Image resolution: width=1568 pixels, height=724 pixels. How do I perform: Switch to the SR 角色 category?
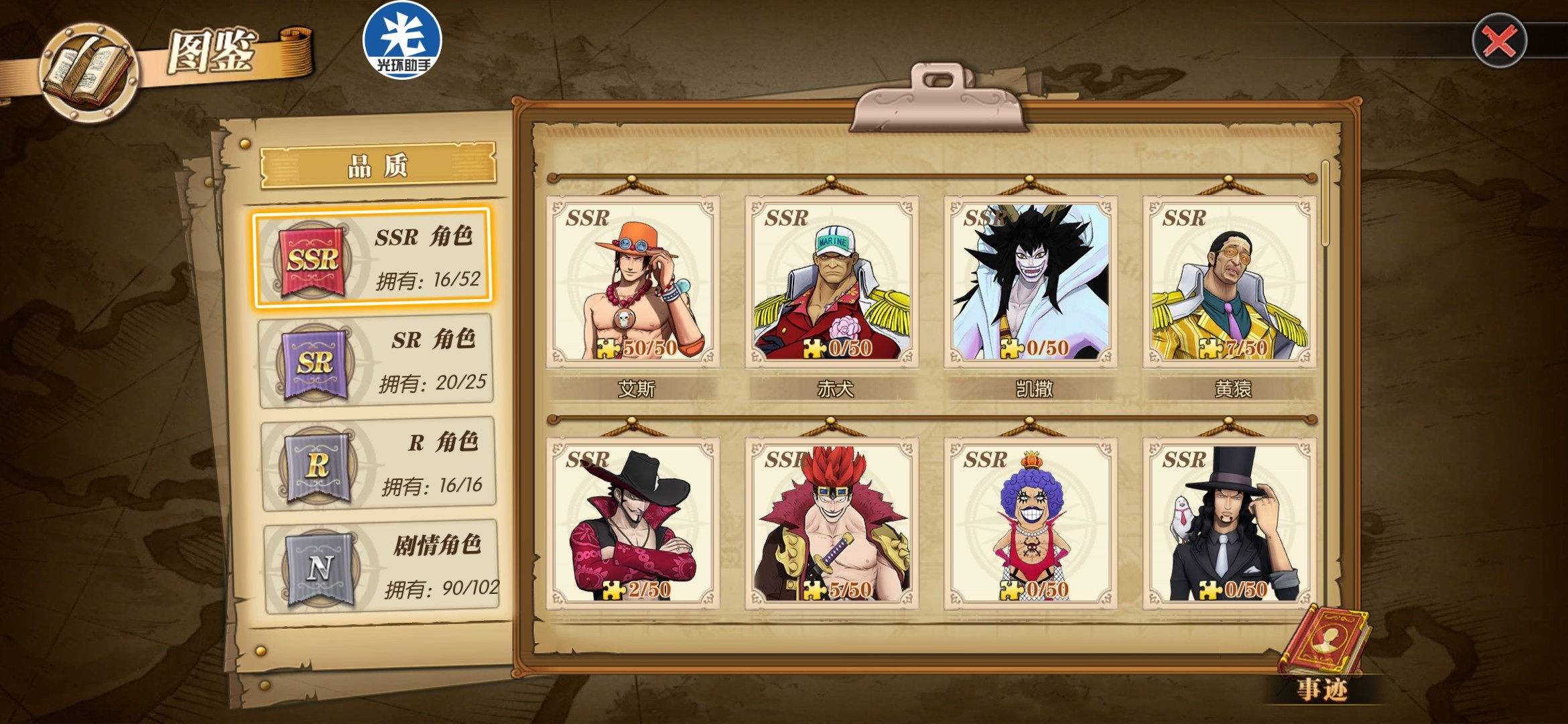(376, 361)
